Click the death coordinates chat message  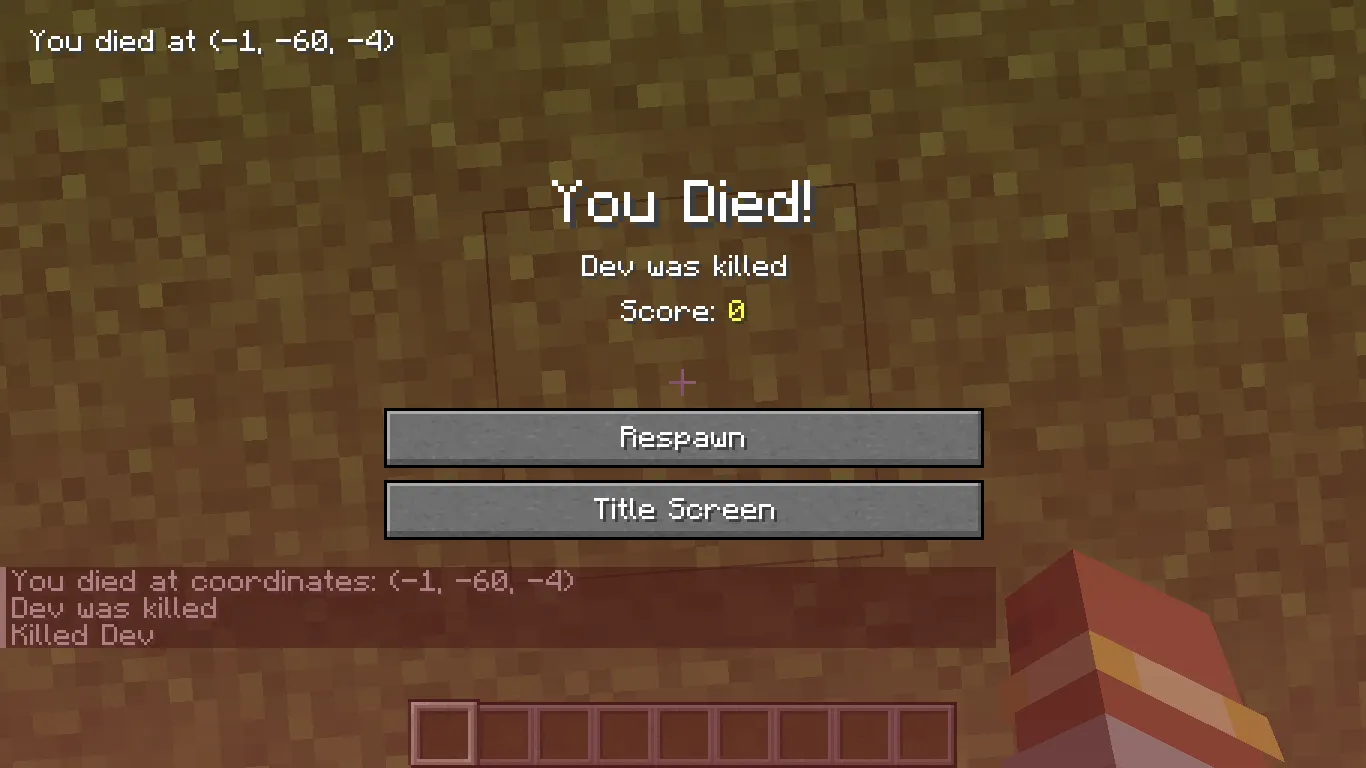point(290,581)
